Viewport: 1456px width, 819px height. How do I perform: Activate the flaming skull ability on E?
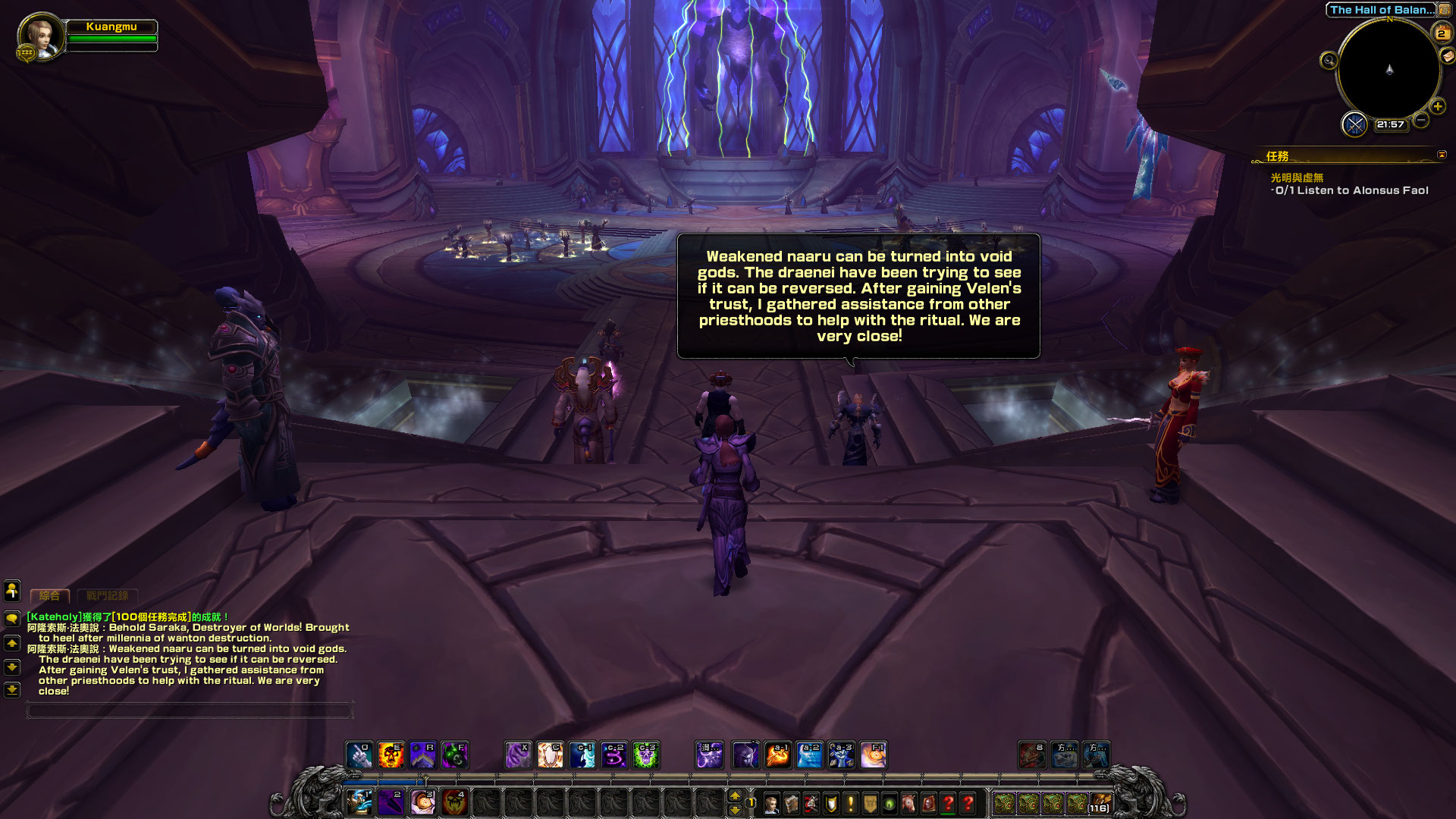[391, 755]
